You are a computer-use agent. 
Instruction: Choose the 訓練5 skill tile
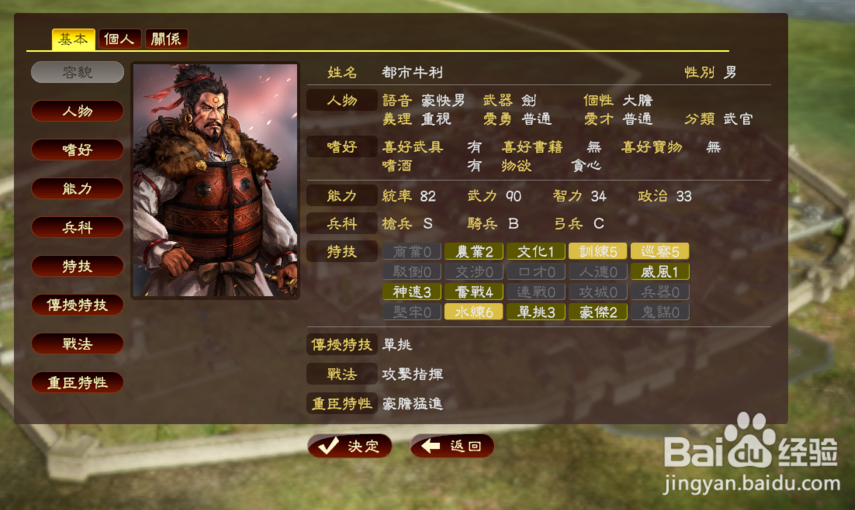[x=597, y=251]
